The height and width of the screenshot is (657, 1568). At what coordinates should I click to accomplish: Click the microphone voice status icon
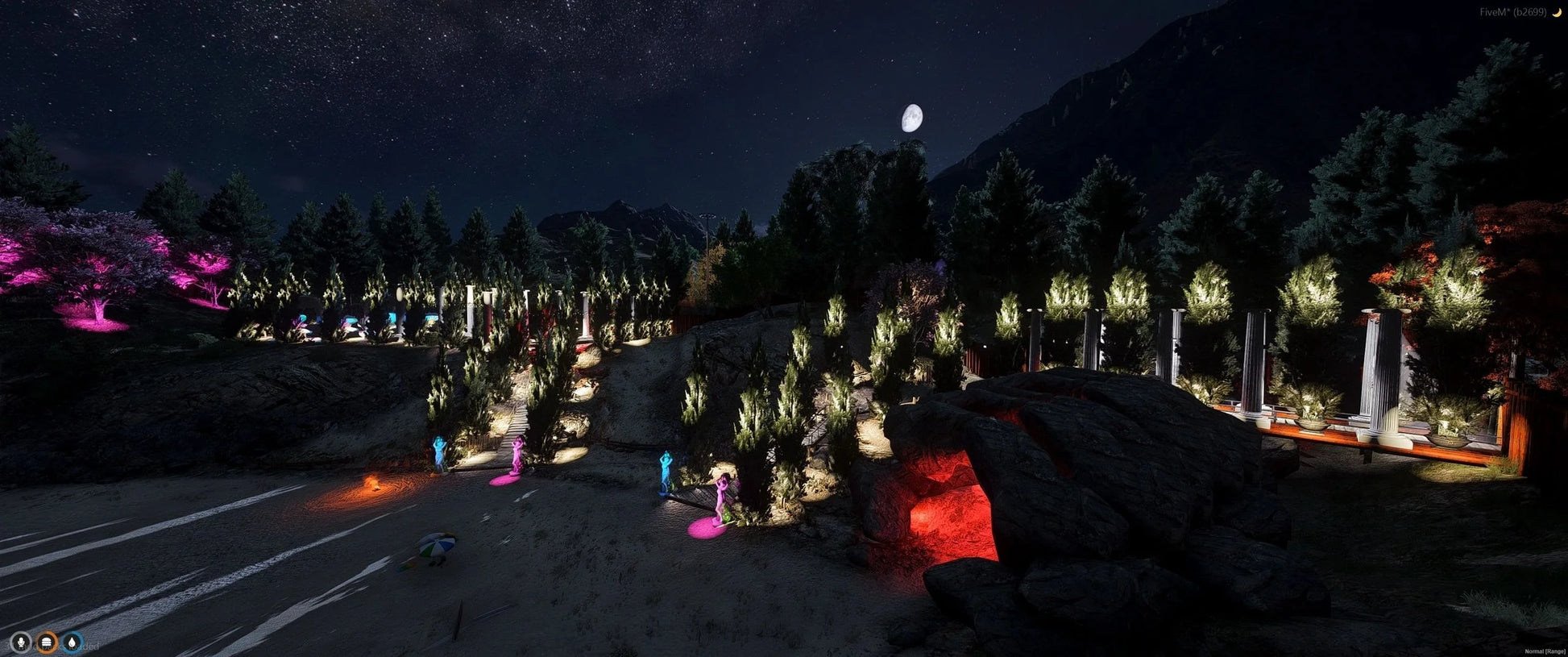coord(21,642)
